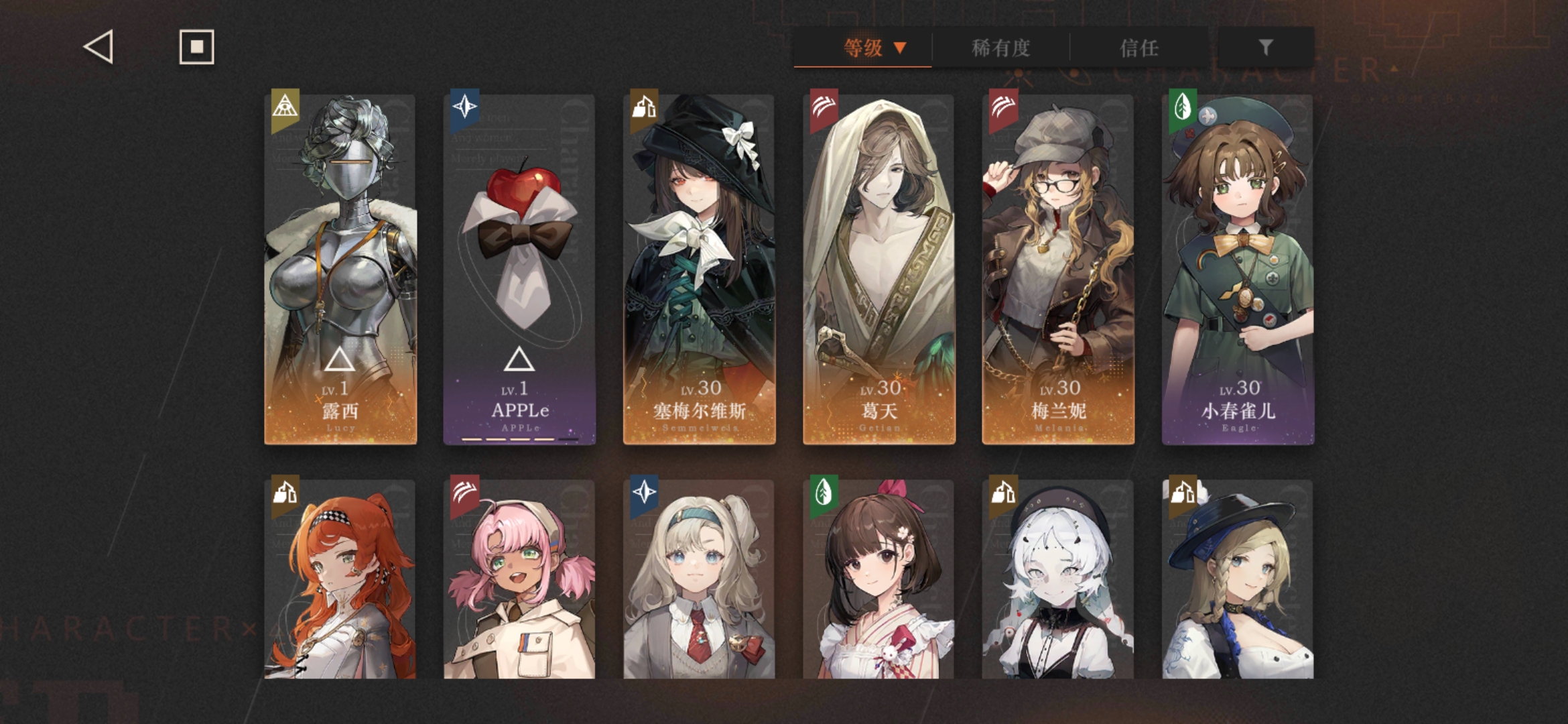Choose the pink-haired twin-tail character card

[x=519, y=579]
